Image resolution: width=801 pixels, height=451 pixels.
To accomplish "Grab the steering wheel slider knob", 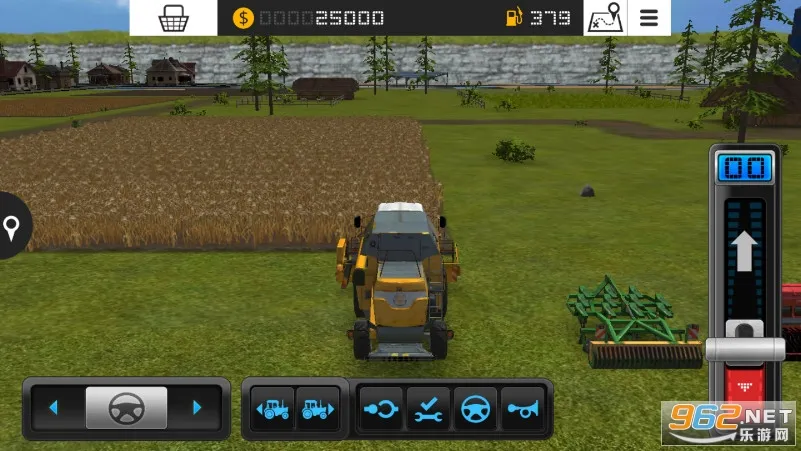I will (x=126, y=408).
